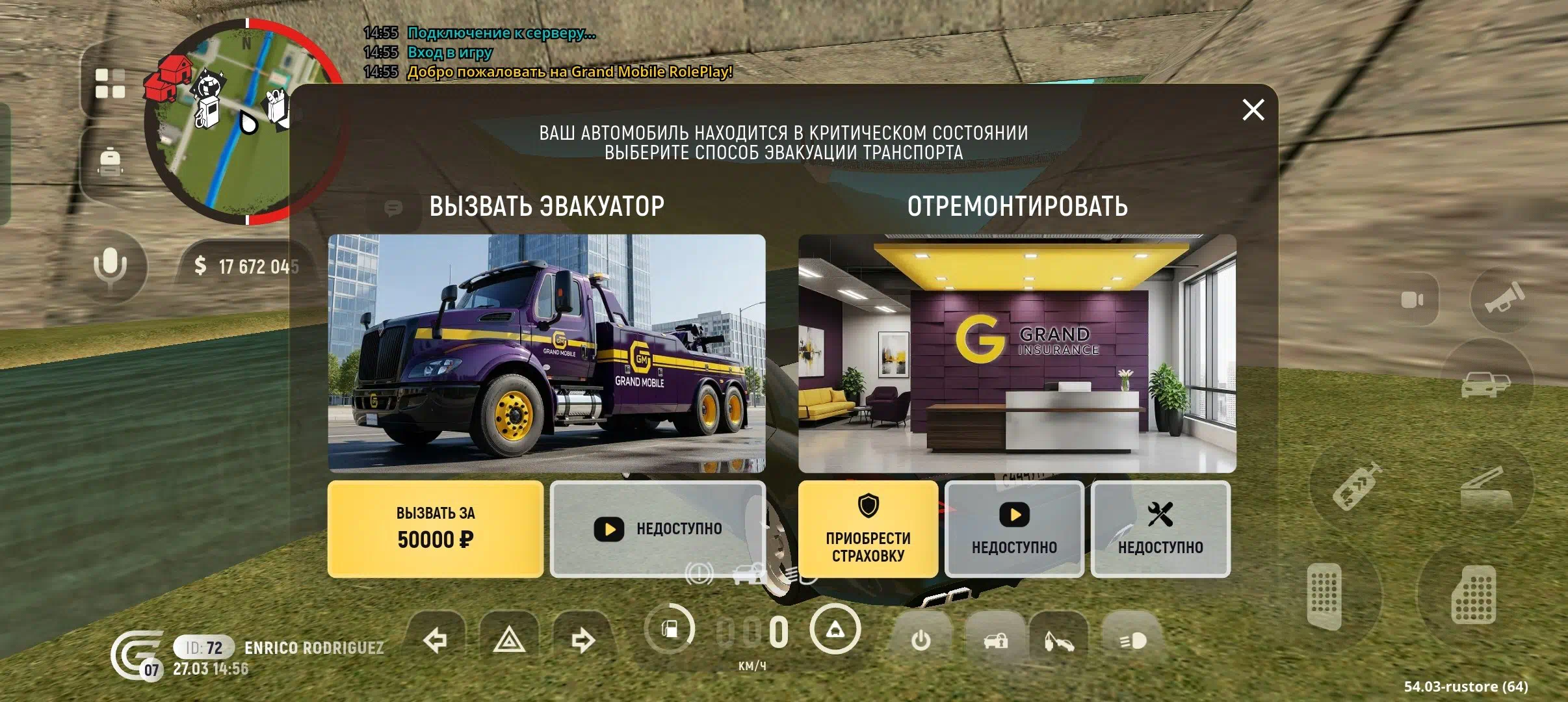Switch the camera view
This screenshot has height=702, width=1568.
pos(1411,300)
